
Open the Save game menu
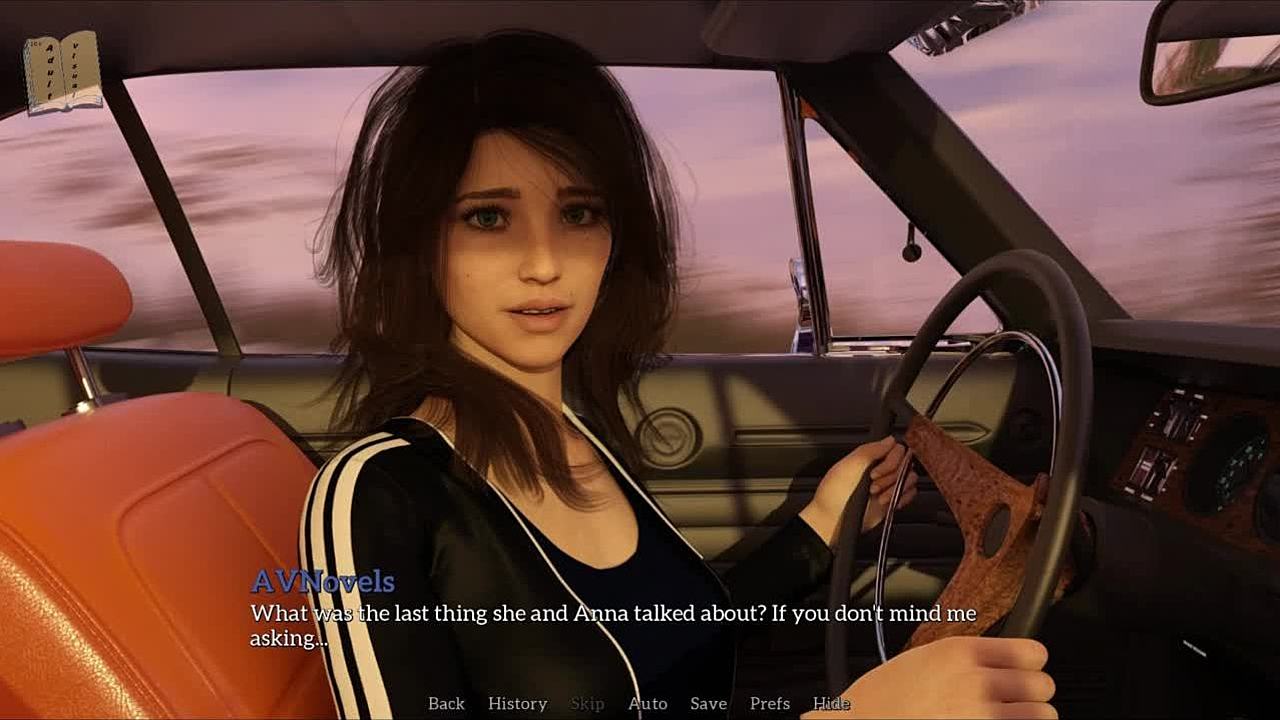[x=708, y=703]
